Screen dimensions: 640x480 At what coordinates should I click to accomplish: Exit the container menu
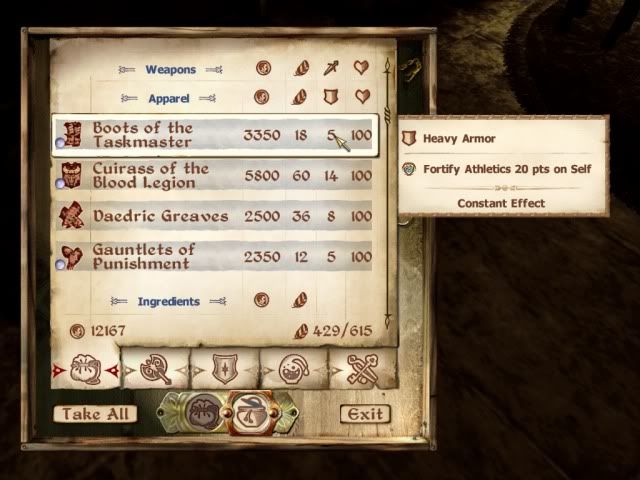pyautogui.click(x=364, y=413)
